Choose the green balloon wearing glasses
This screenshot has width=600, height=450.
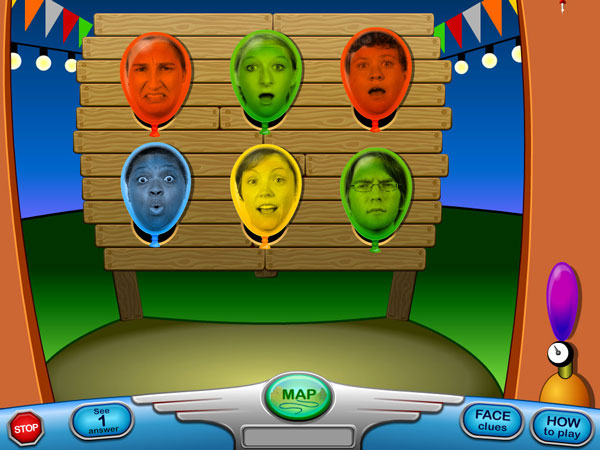click(376, 196)
